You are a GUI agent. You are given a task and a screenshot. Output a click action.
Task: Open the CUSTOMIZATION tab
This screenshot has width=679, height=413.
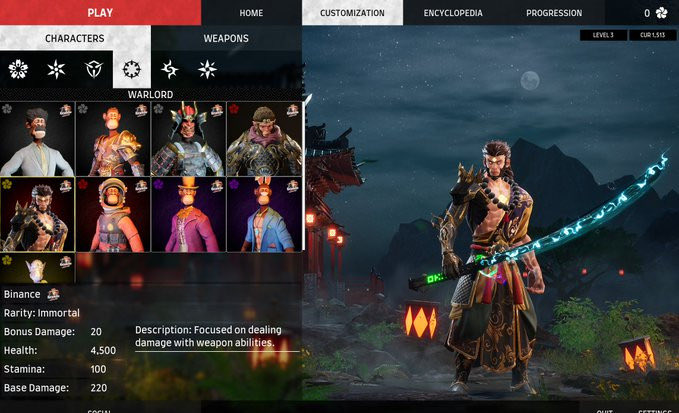click(352, 13)
